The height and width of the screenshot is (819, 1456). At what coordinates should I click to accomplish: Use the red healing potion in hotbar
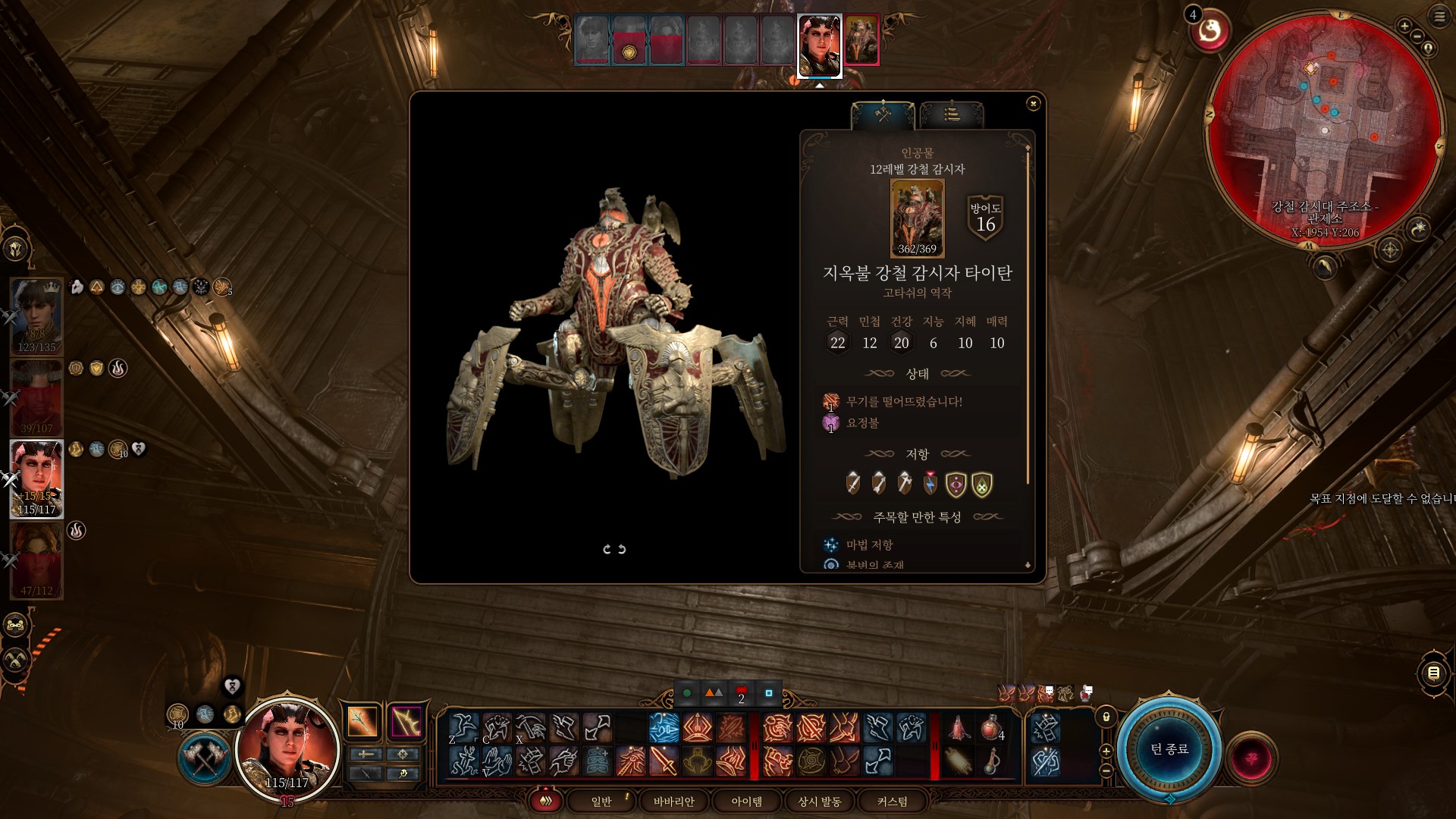(991, 727)
